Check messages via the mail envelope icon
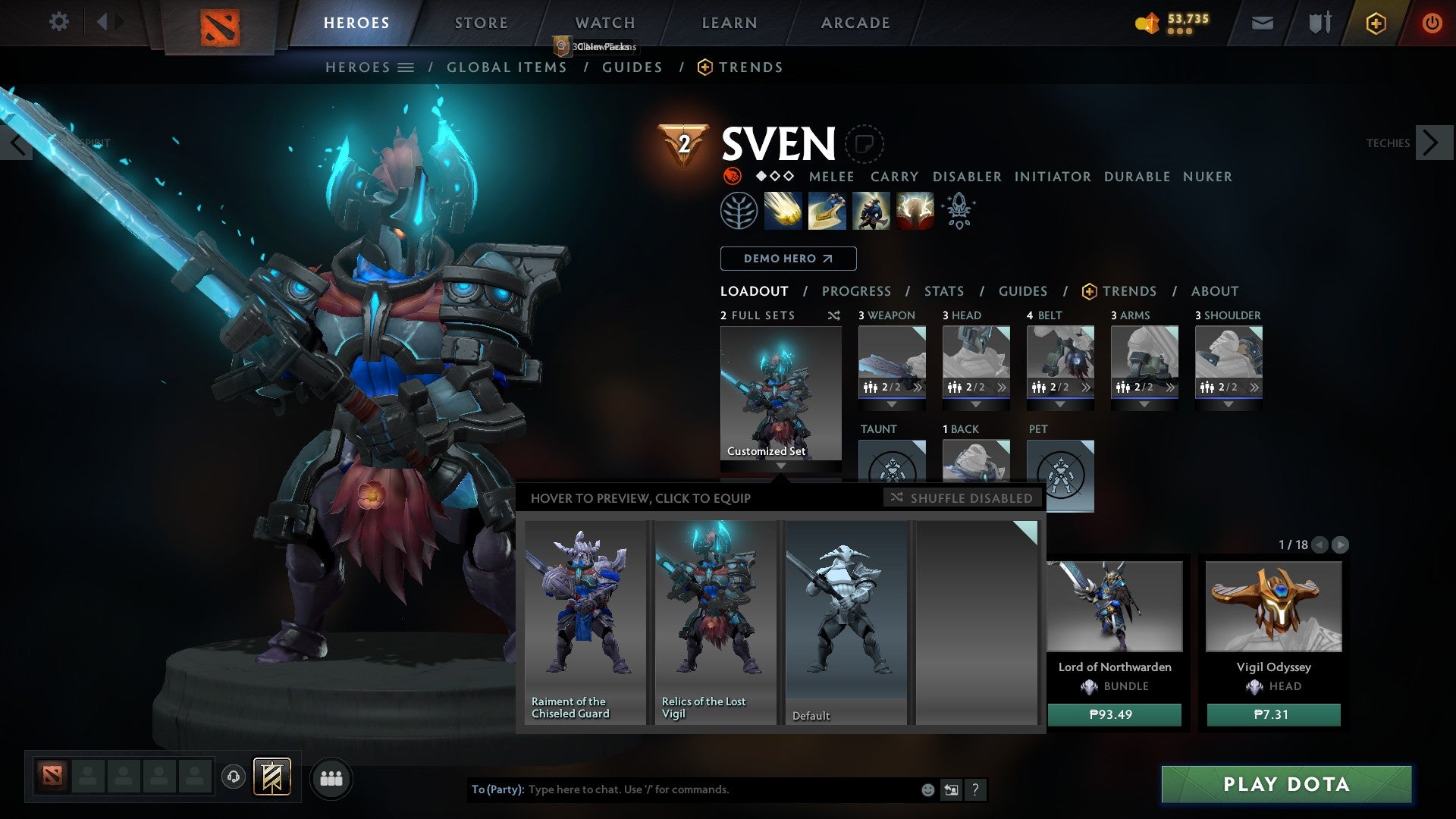Viewport: 1456px width, 819px height. 1263,23
